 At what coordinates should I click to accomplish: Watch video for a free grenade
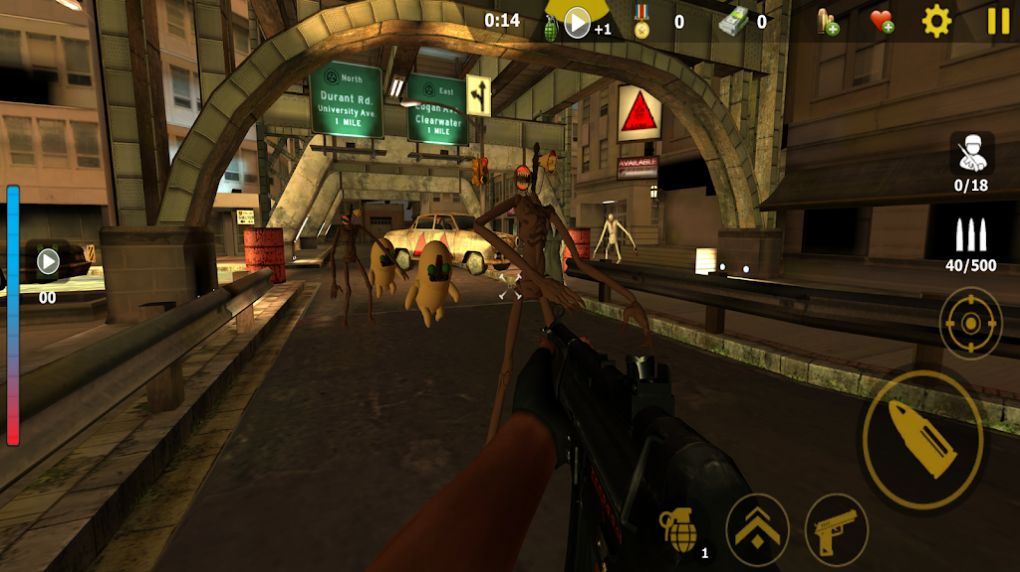(x=577, y=22)
